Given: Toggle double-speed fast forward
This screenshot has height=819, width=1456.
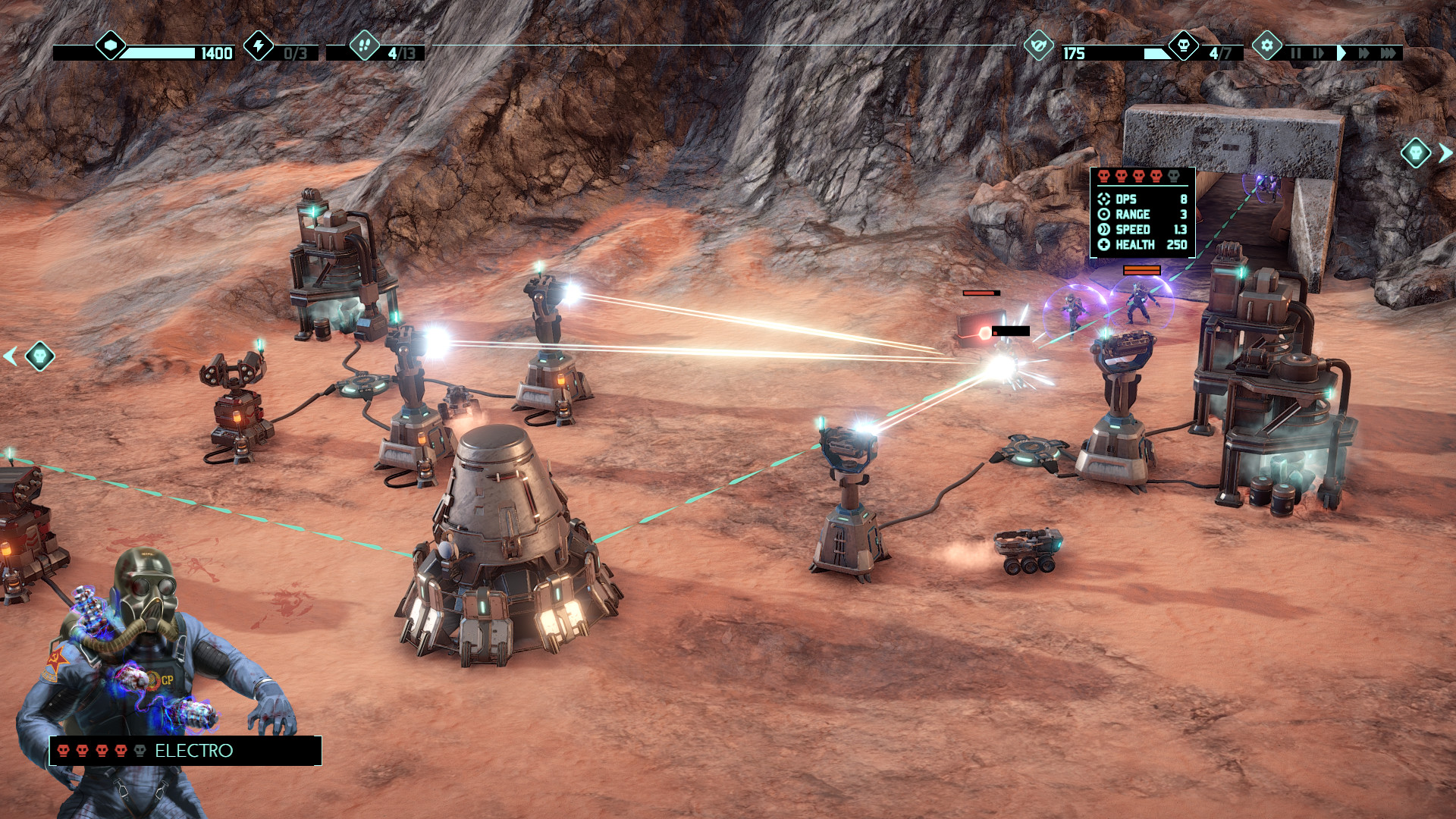Looking at the screenshot, I should click(x=1364, y=53).
